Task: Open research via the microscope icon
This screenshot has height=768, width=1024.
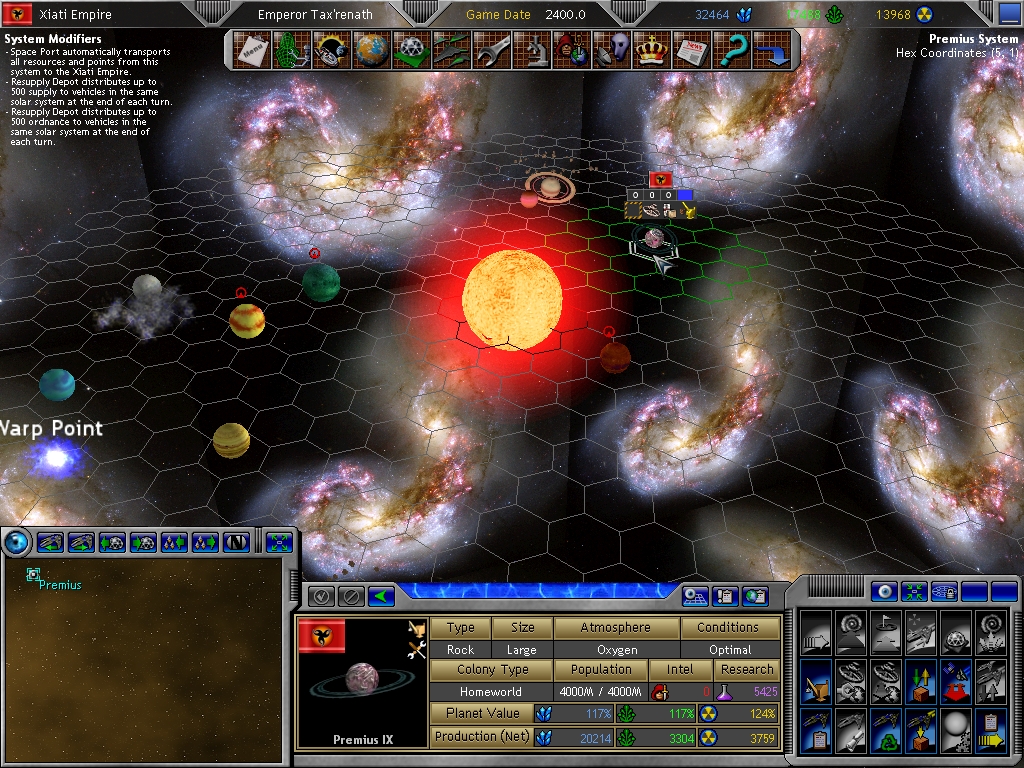Action: (533, 49)
